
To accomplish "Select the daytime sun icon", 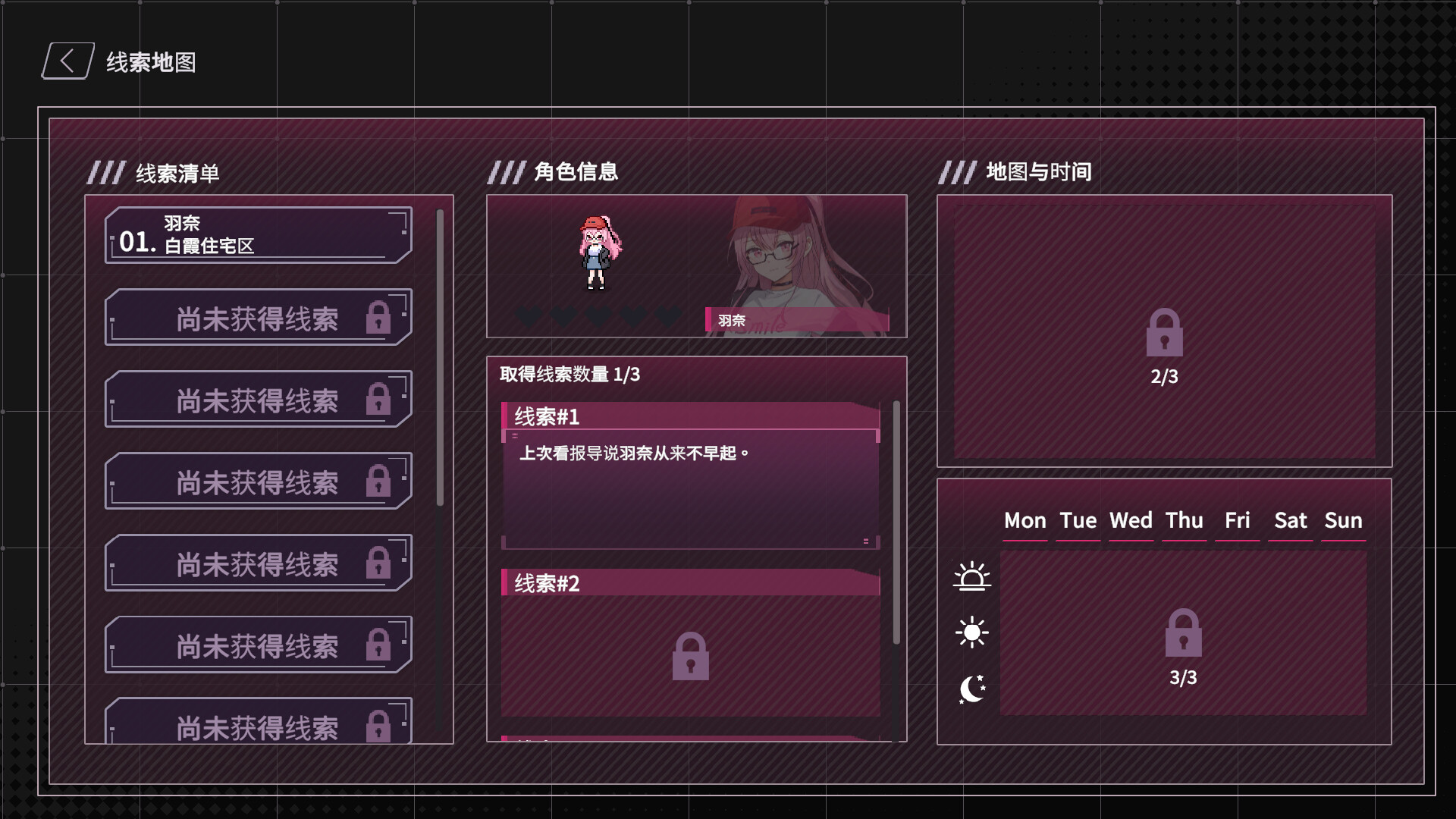I will [972, 631].
